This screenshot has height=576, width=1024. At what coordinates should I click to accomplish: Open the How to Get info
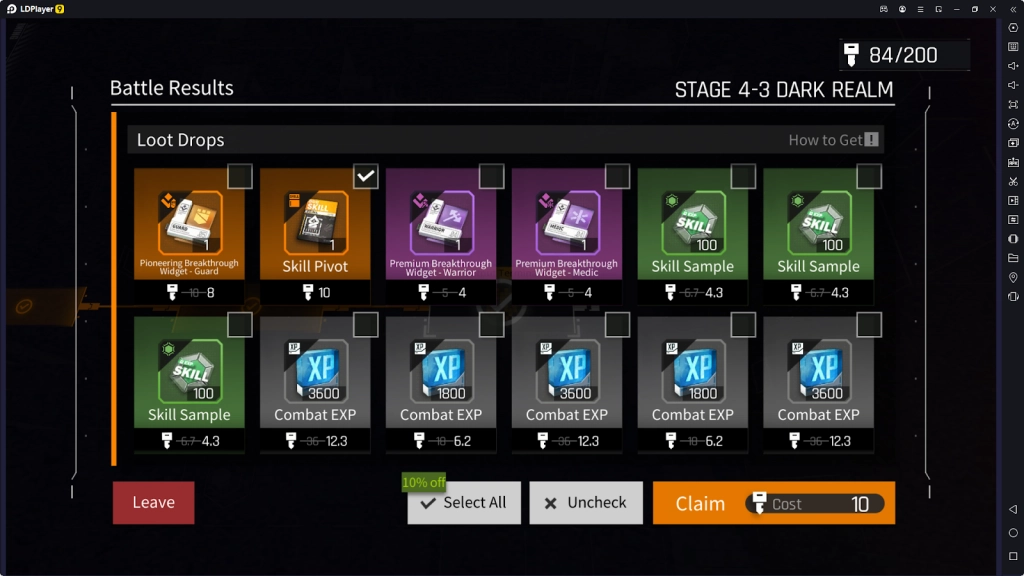[x=833, y=140]
